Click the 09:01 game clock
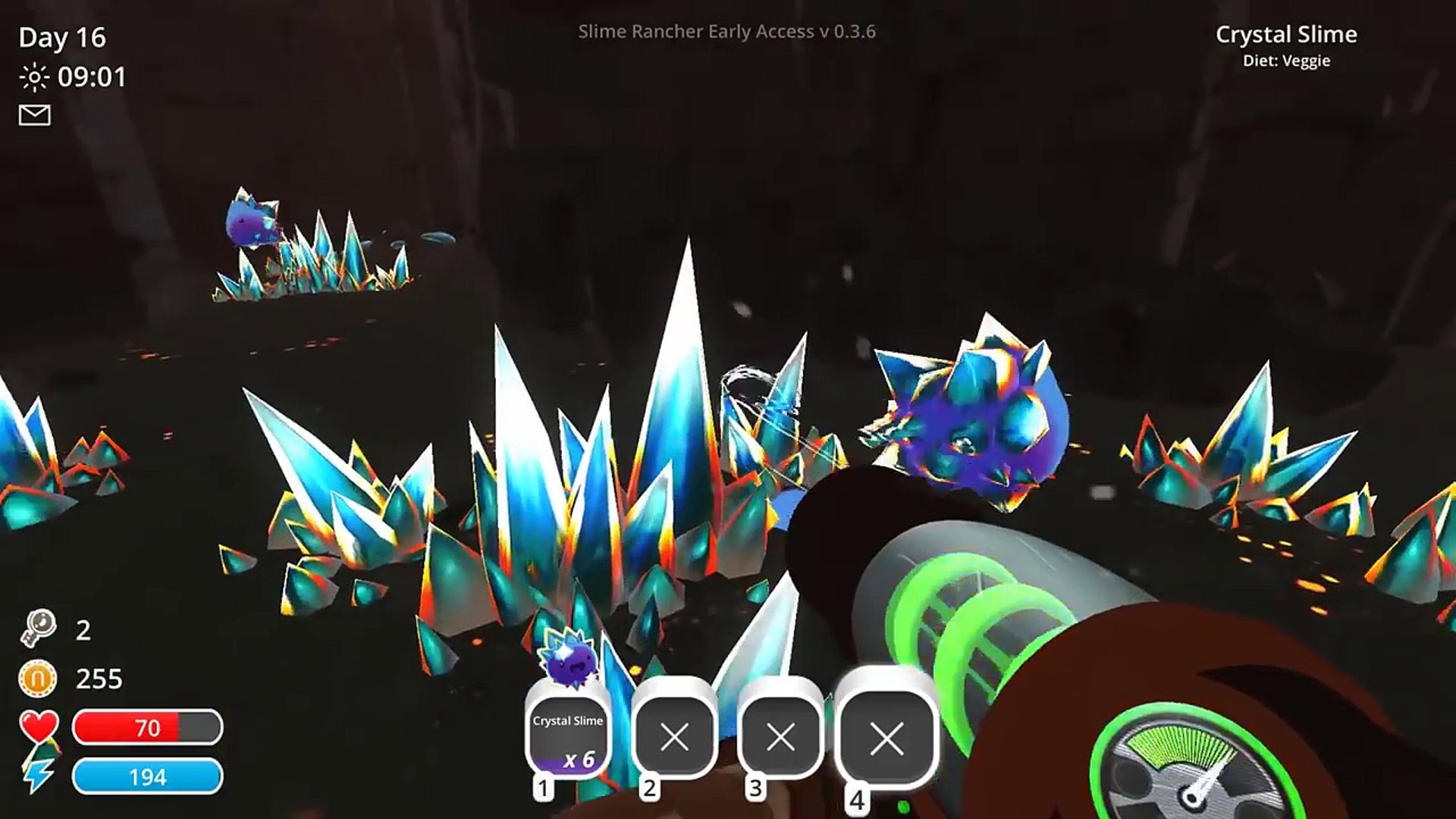This screenshot has height=819, width=1456. [x=91, y=76]
